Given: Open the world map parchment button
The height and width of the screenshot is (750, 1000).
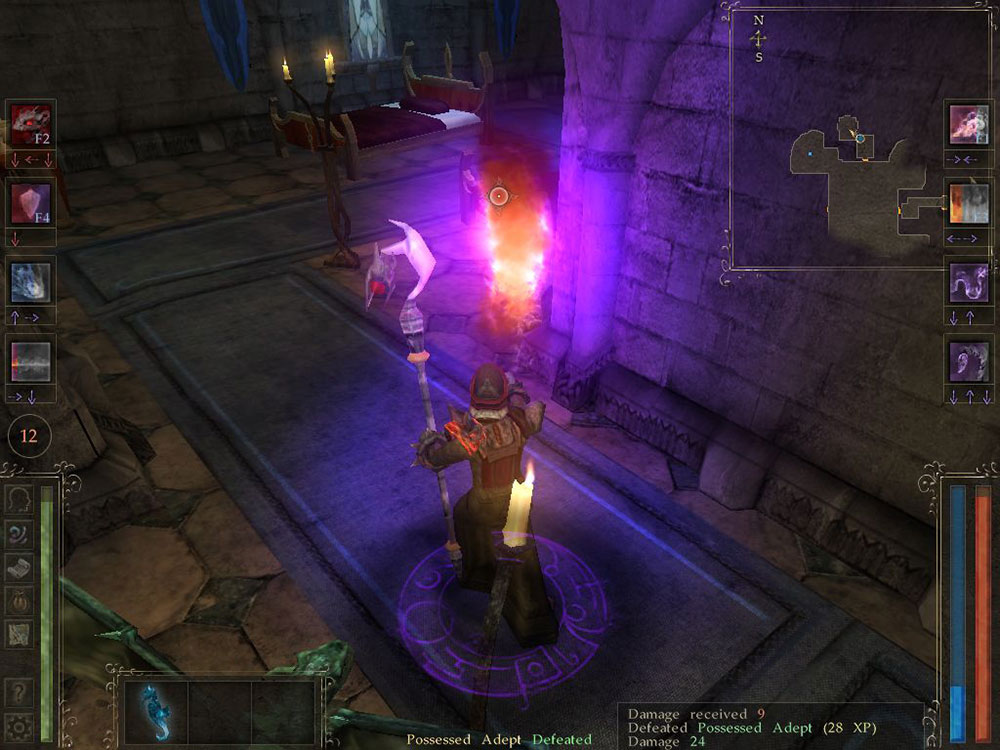Looking at the screenshot, I should 19,634.
